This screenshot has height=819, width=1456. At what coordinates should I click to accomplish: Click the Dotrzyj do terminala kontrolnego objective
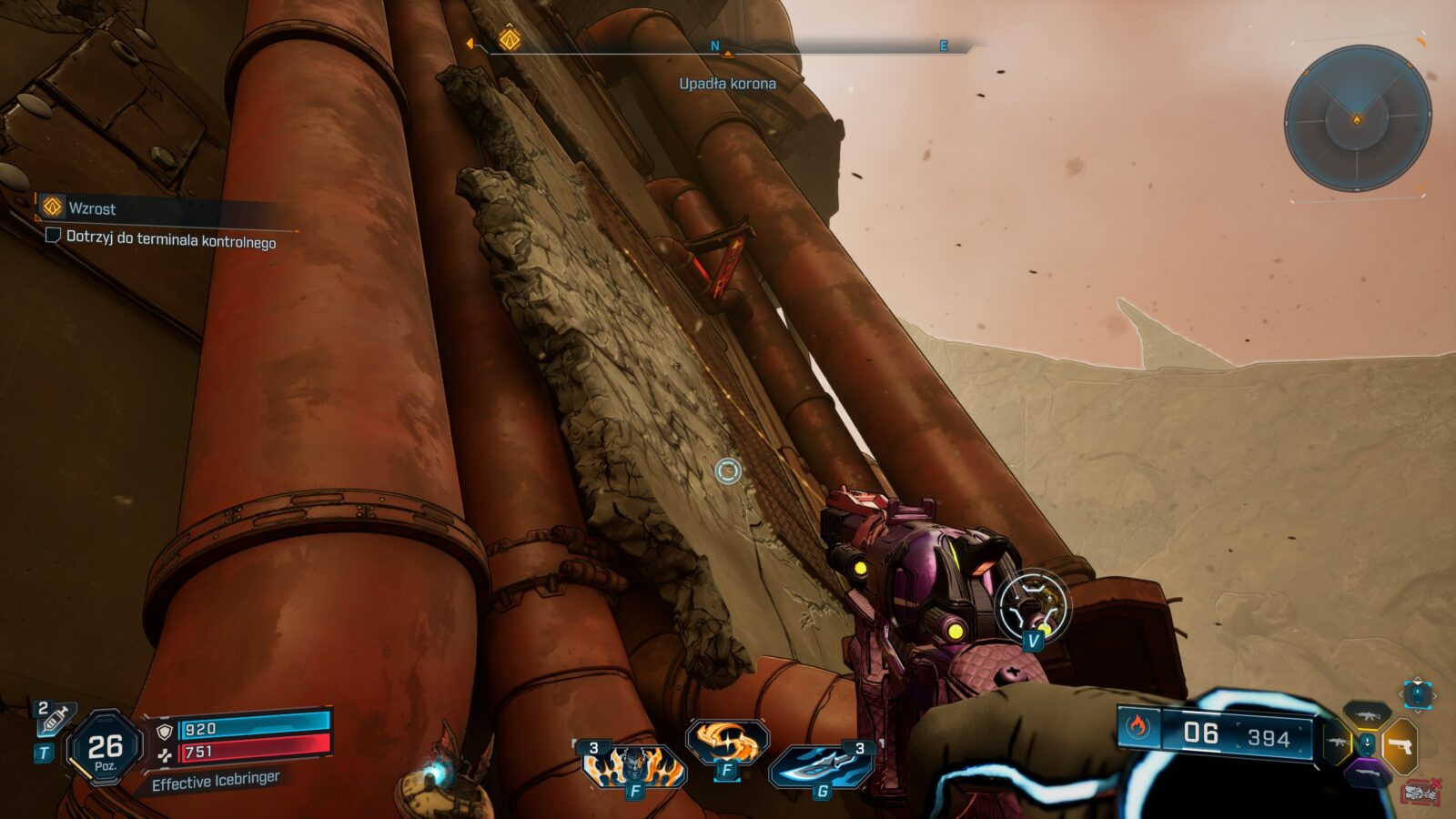pos(170,239)
